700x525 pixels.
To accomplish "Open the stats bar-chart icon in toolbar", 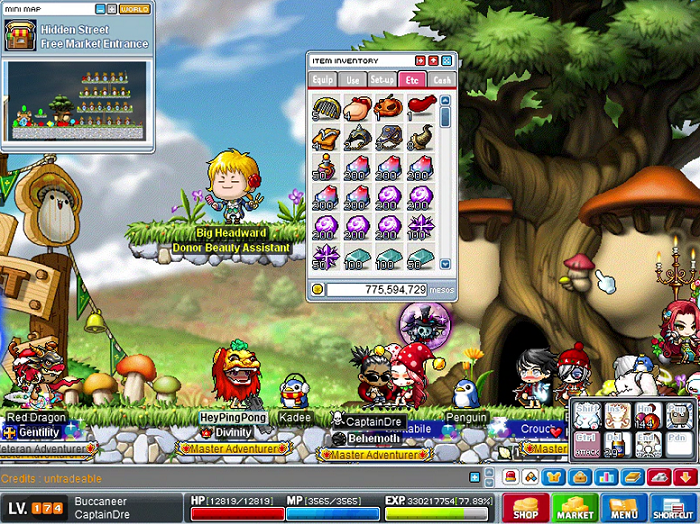I will [606, 477].
